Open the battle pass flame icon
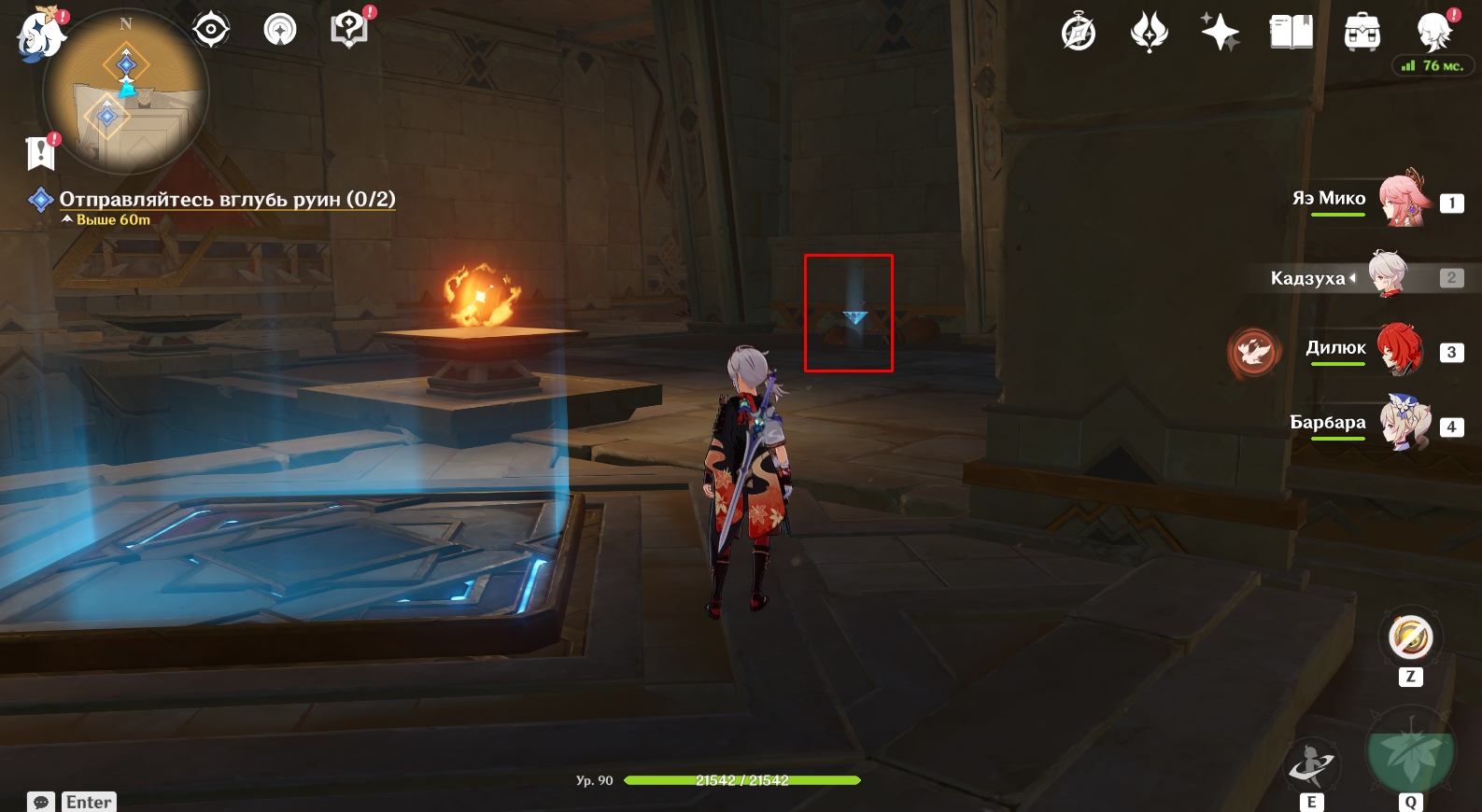This screenshot has height=812, width=1482. [1149, 33]
